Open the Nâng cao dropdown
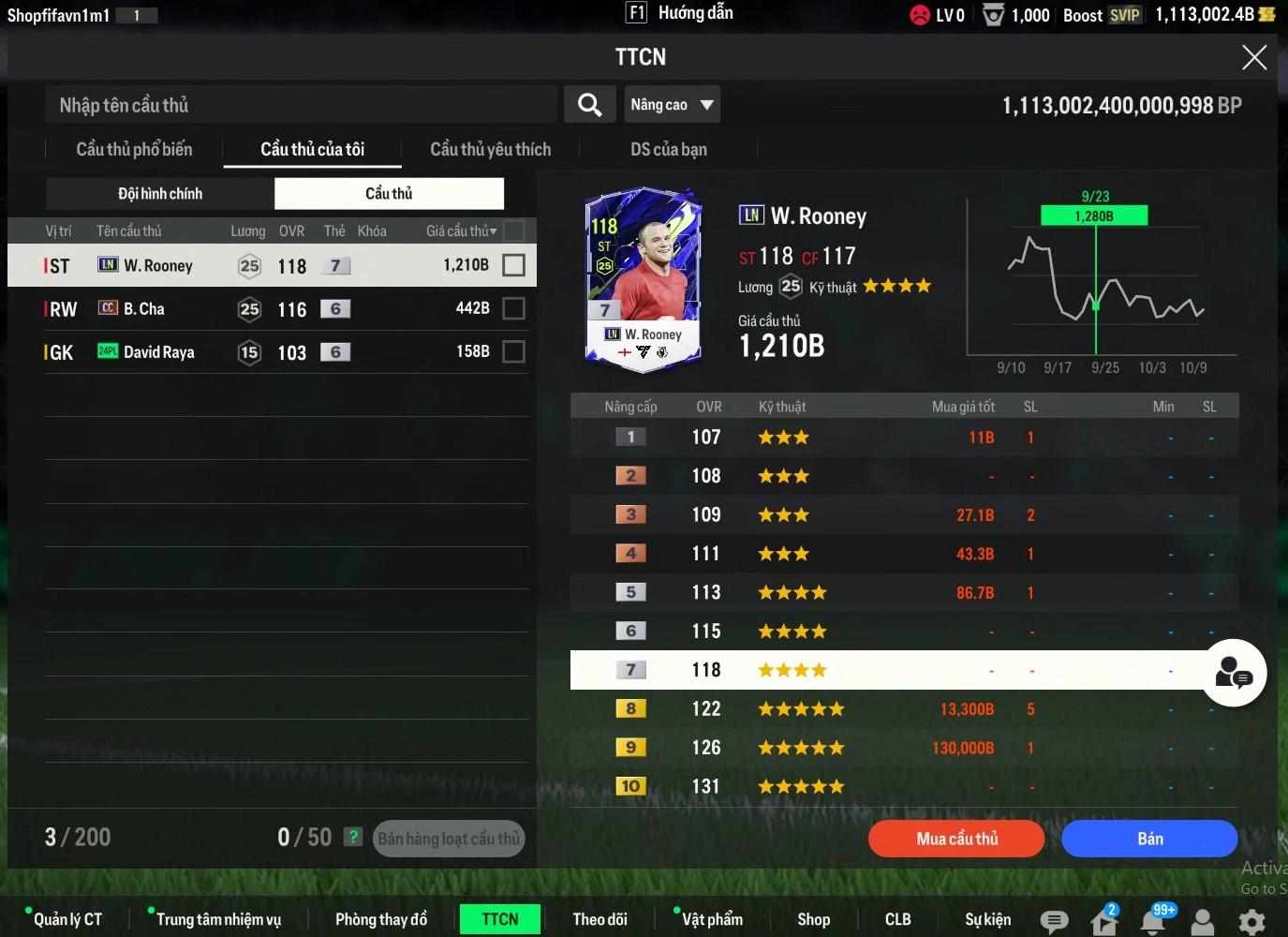This screenshot has width=1288, height=937. (672, 105)
